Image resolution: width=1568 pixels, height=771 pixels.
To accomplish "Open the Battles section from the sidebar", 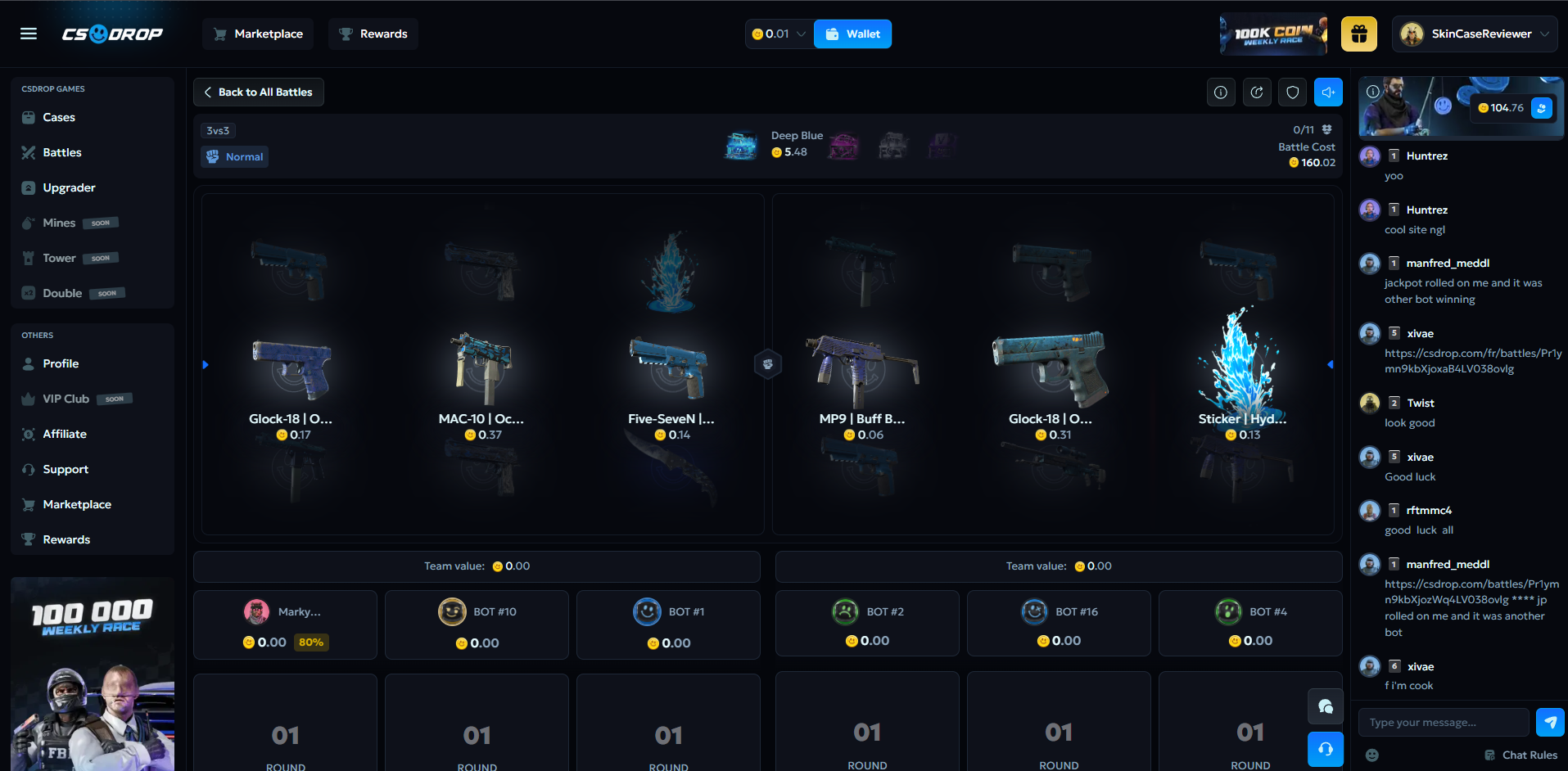I will tap(61, 152).
